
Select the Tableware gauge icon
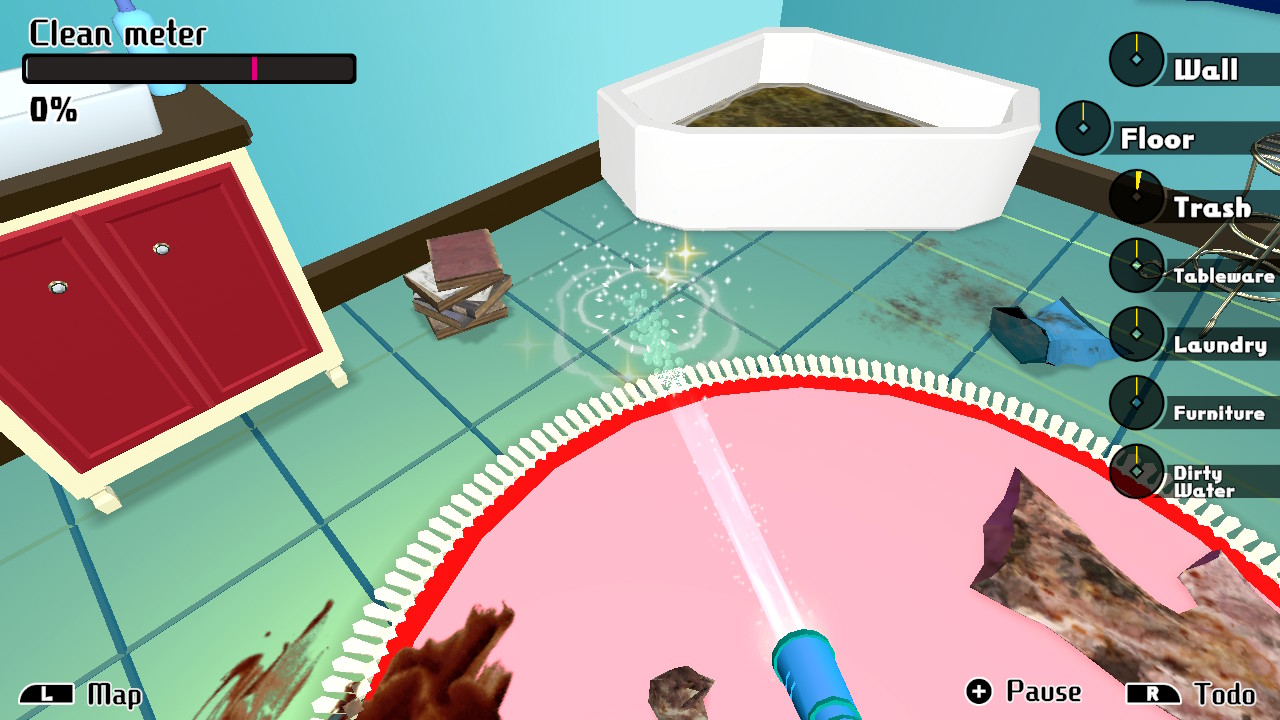pyautogui.click(x=1137, y=266)
